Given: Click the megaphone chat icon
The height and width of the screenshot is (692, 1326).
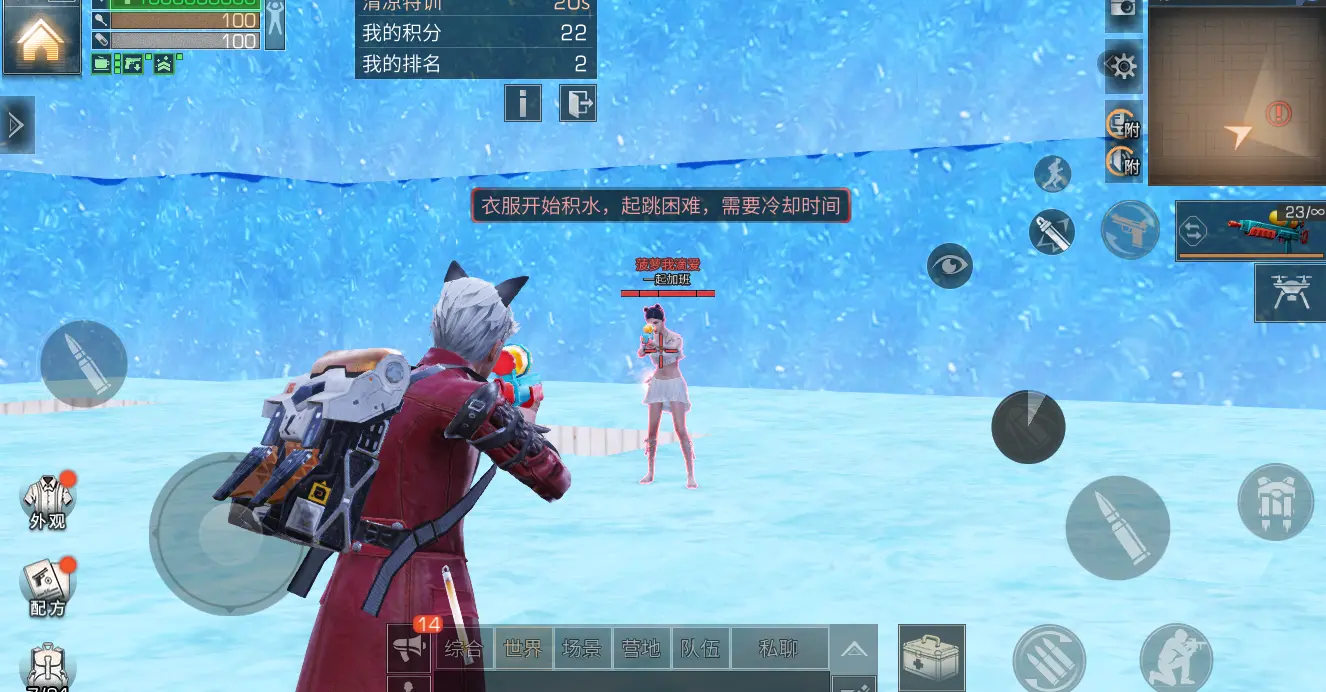Looking at the screenshot, I should [409, 649].
